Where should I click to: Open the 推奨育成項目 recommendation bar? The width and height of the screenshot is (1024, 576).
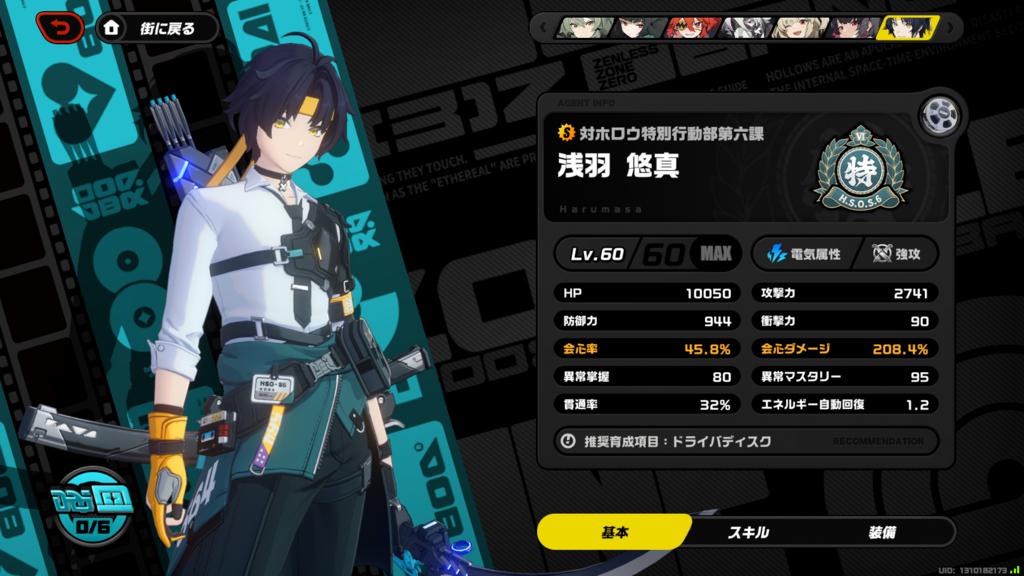tap(745, 441)
